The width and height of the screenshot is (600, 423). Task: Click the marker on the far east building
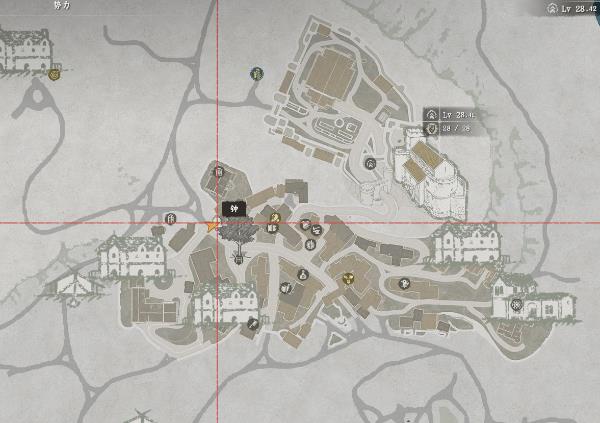(515, 305)
